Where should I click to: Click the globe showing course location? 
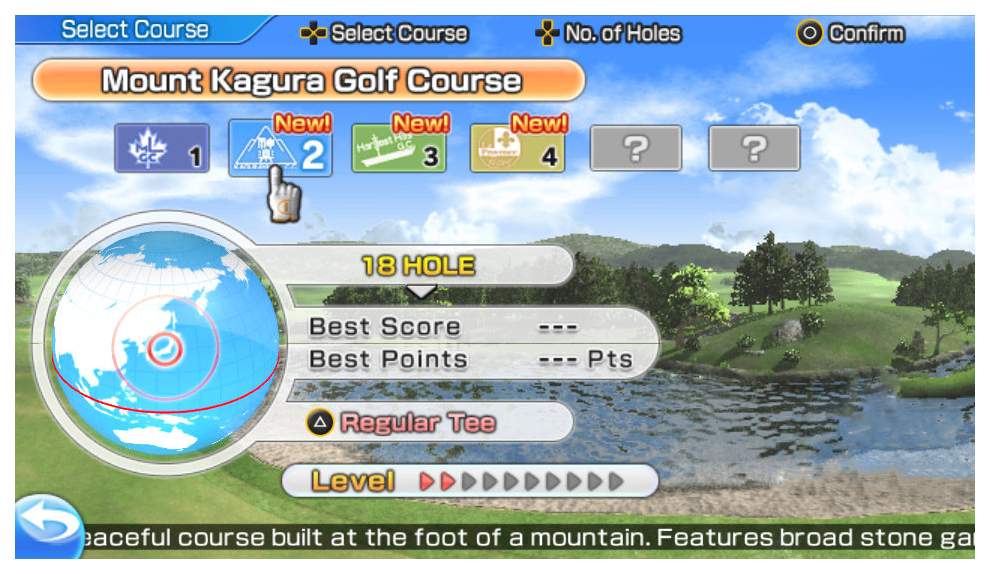[x=160, y=343]
